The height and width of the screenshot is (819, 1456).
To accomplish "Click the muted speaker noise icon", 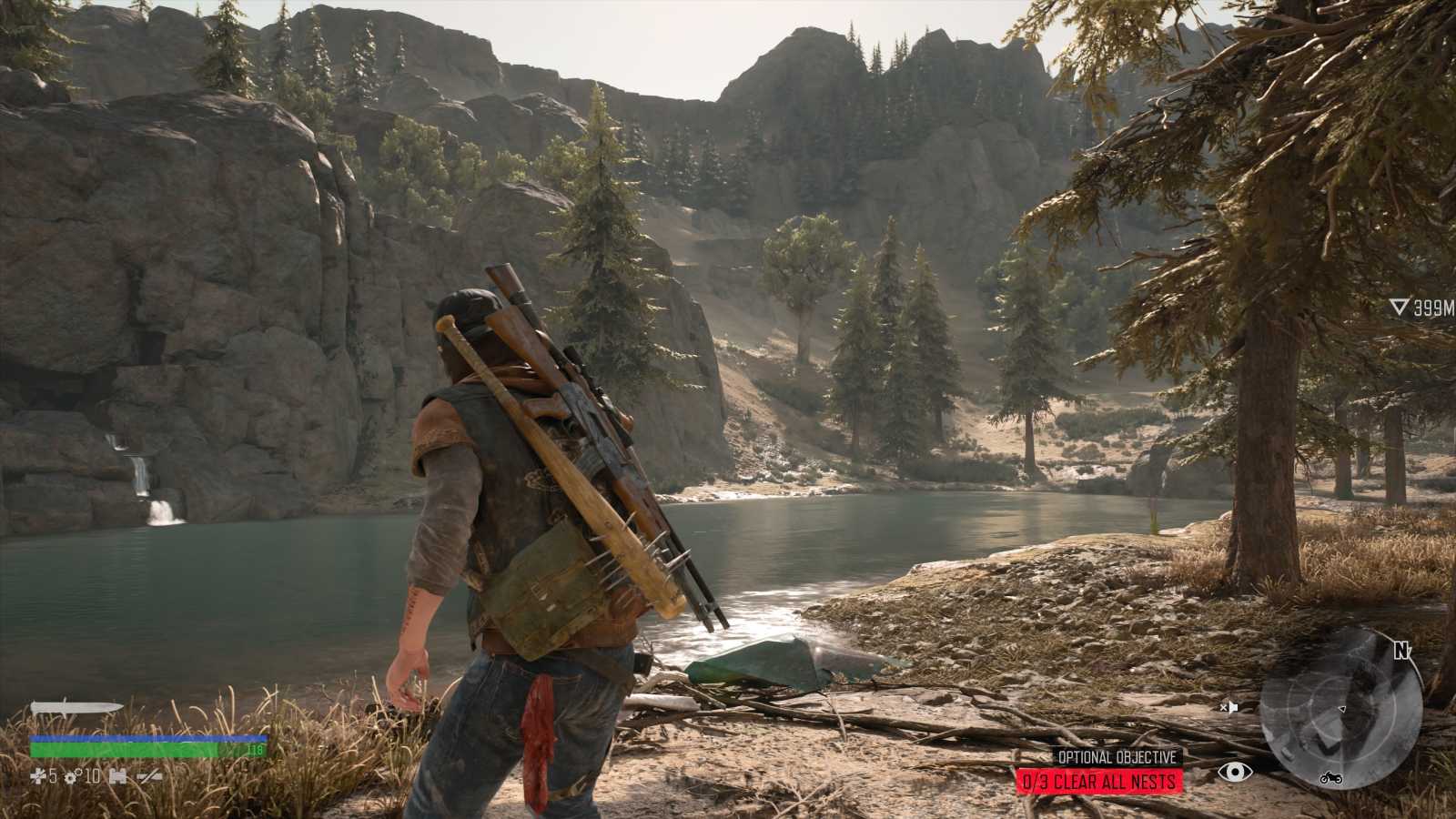I will pyautogui.click(x=1229, y=707).
